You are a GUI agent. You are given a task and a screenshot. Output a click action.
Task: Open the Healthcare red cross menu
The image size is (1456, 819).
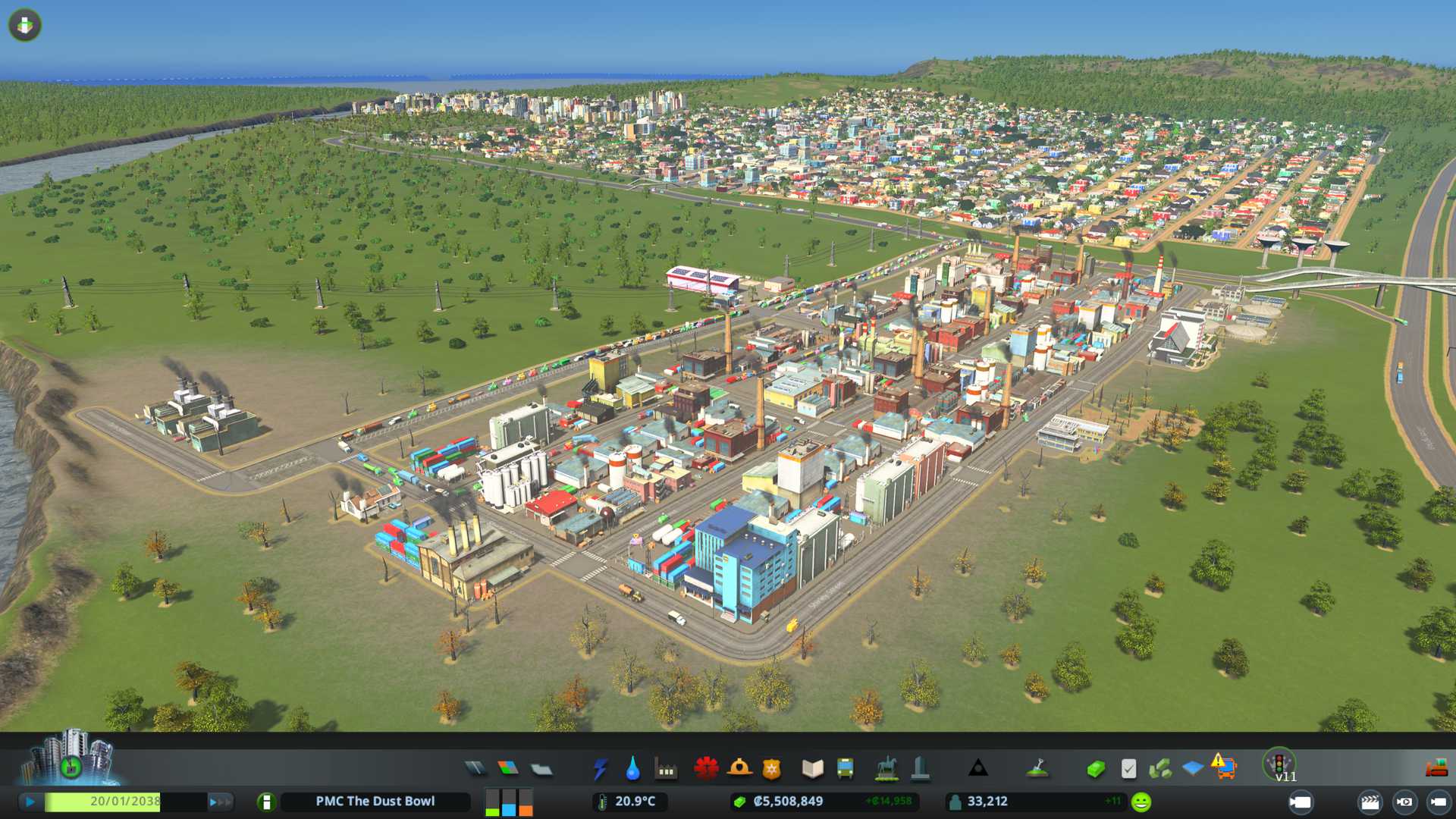point(706,769)
